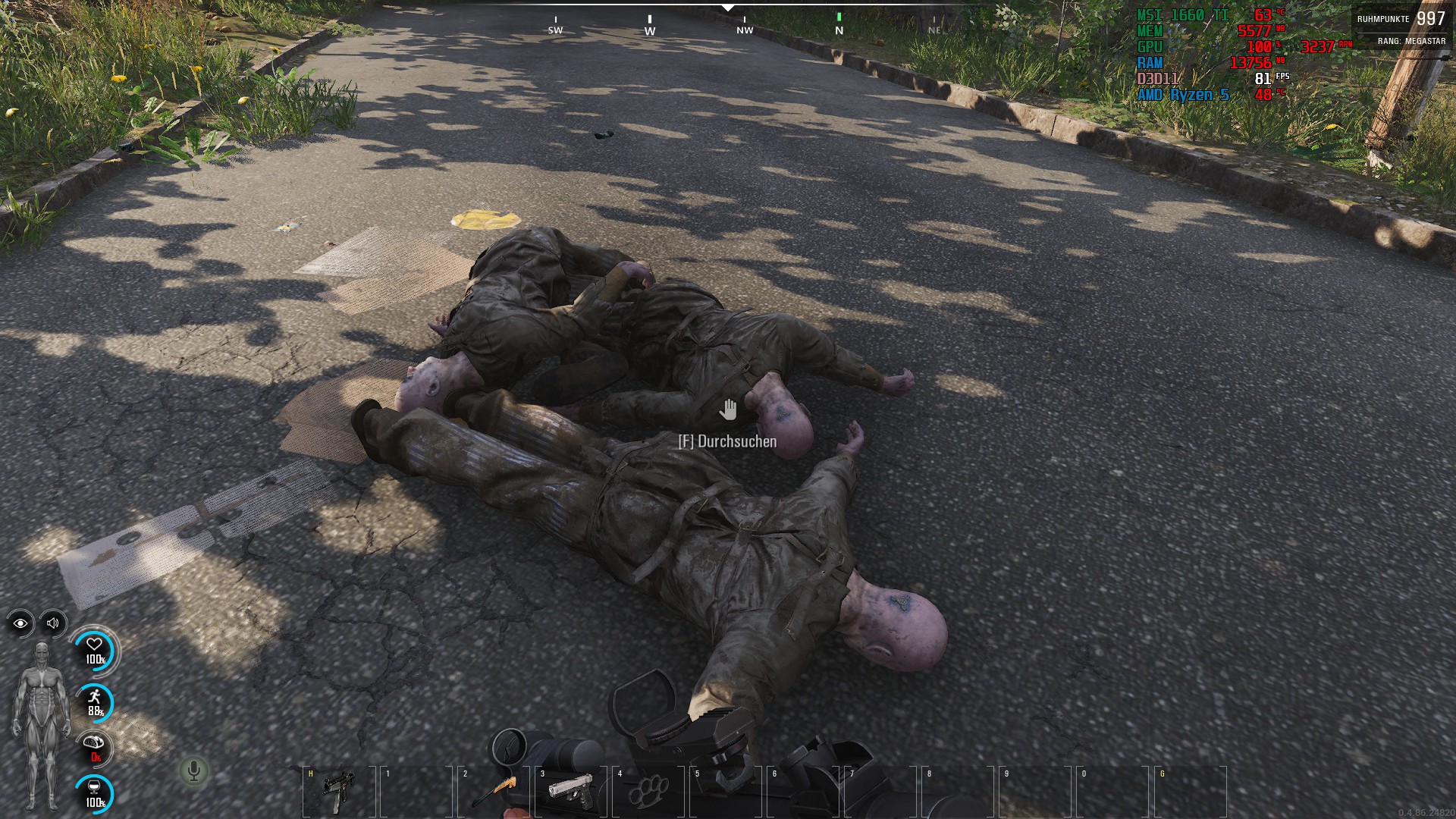The image size is (1456, 819).
Task: Activate the [F] Durchsuchen search prompt
Action: coord(727,441)
